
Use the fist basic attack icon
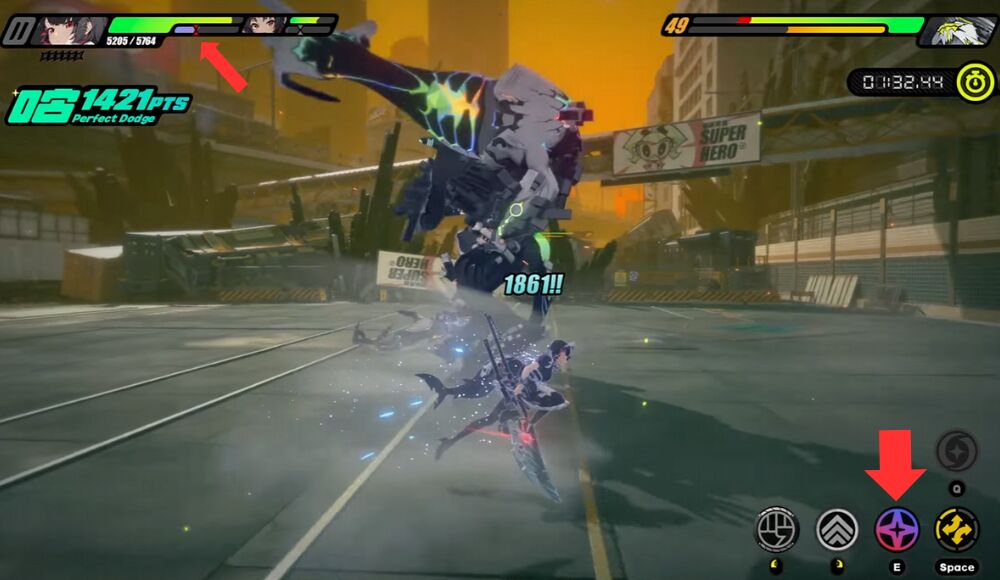pyautogui.click(x=779, y=529)
